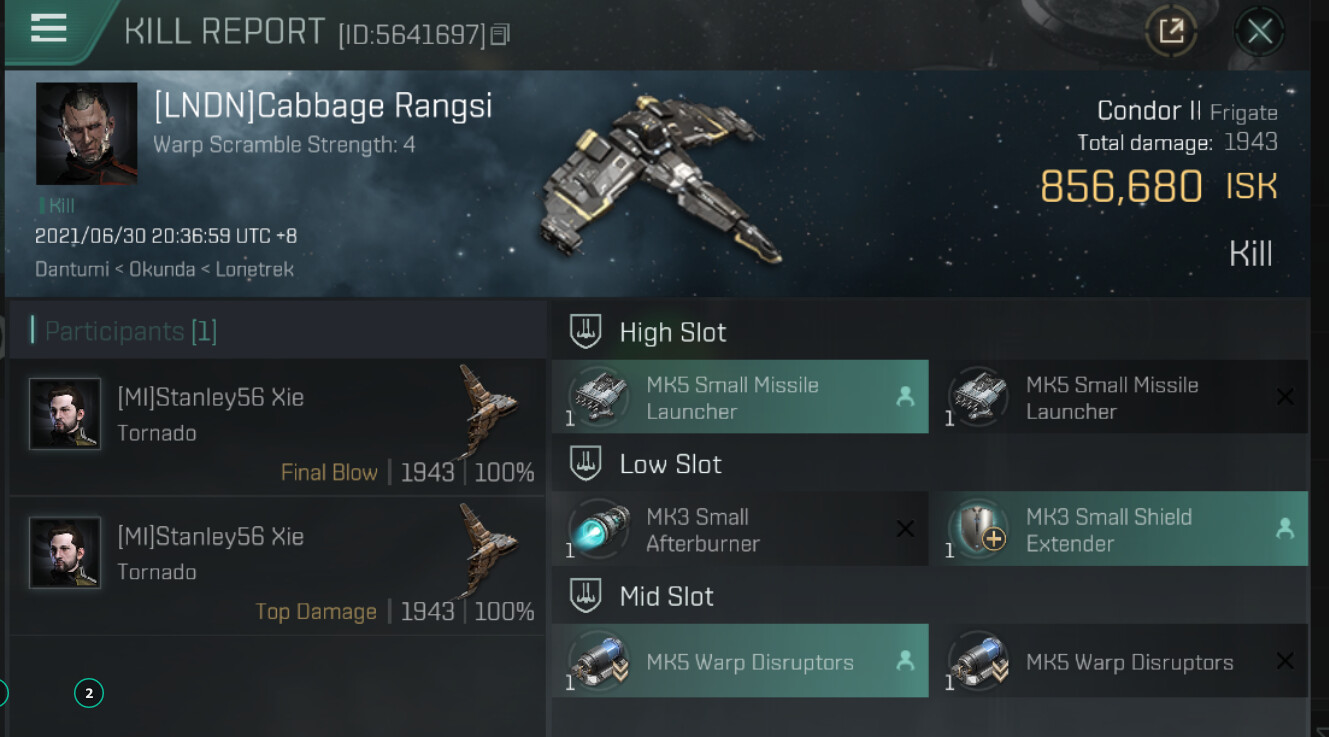
Task: Share the kill report externally
Action: point(1171,32)
